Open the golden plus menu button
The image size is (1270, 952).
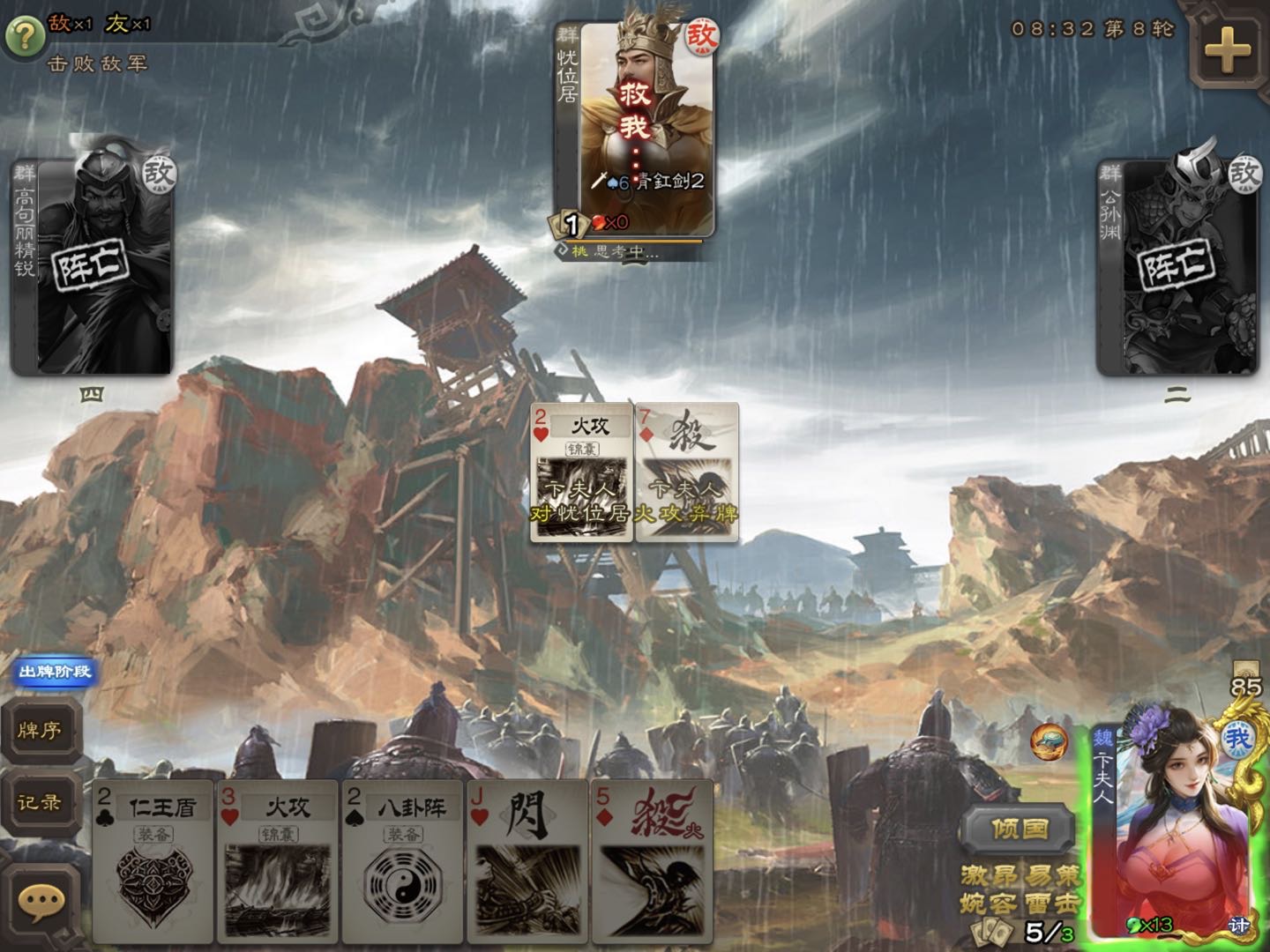click(1227, 49)
